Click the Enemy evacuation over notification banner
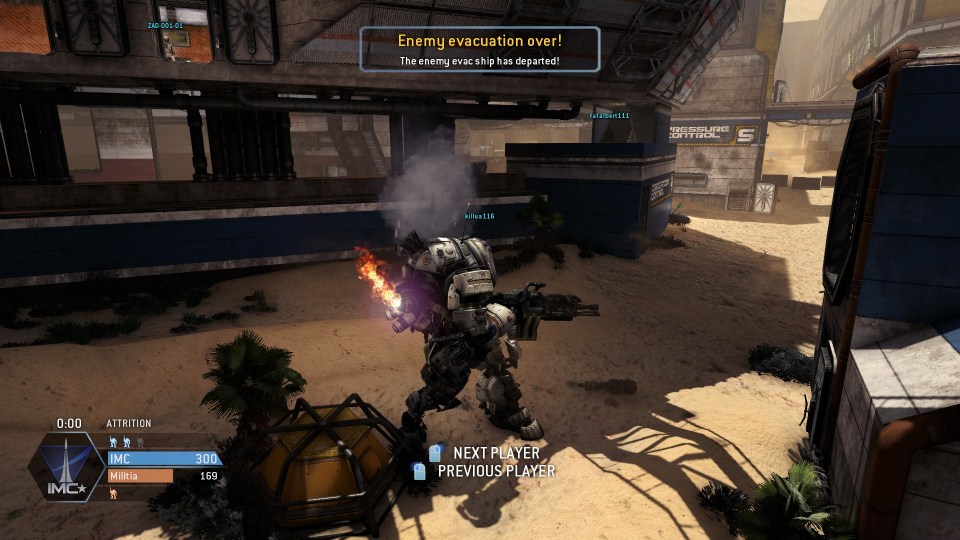This screenshot has width=960, height=540. tap(480, 49)
